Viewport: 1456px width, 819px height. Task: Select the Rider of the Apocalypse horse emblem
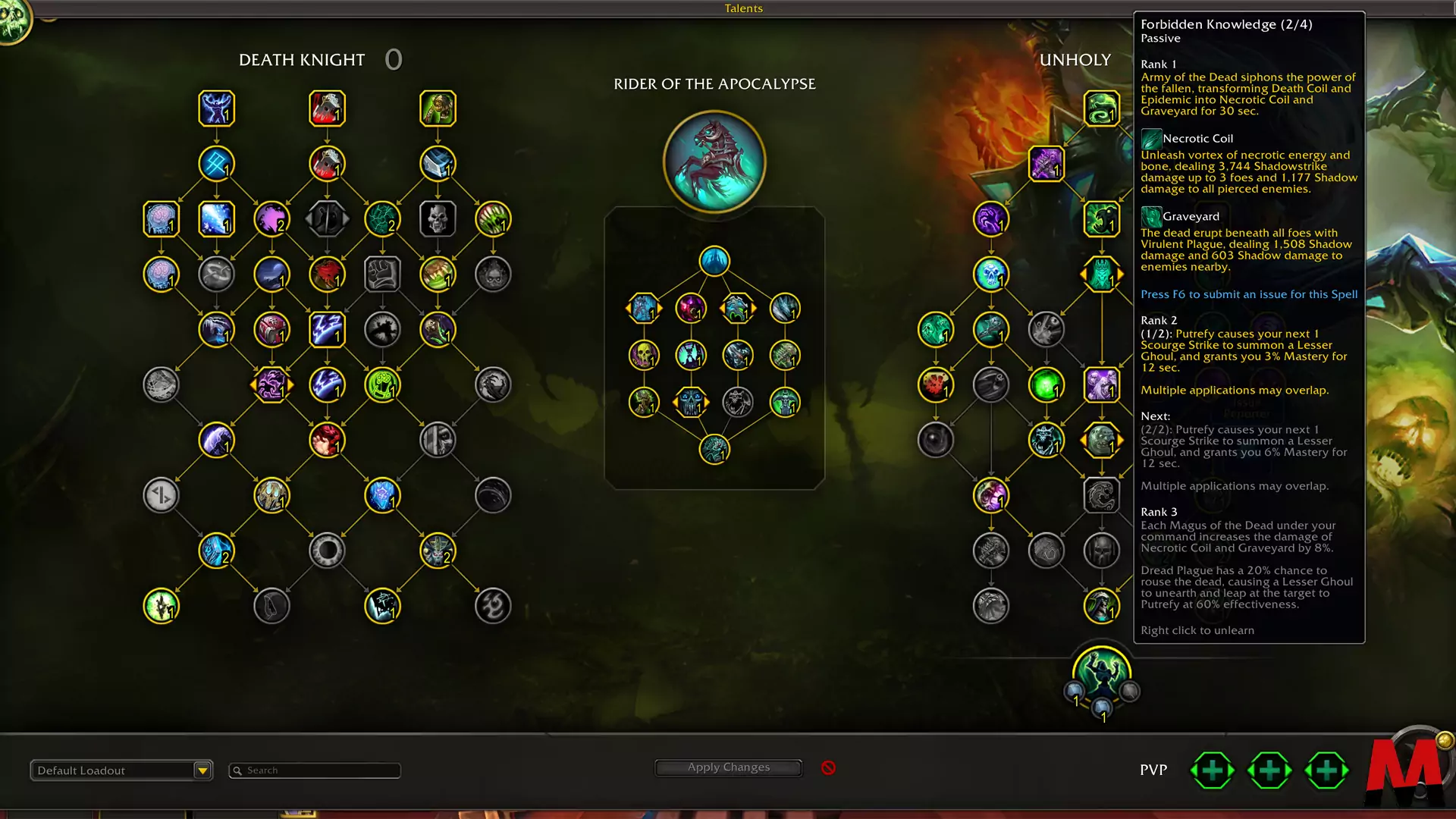(x=714, y=162)
